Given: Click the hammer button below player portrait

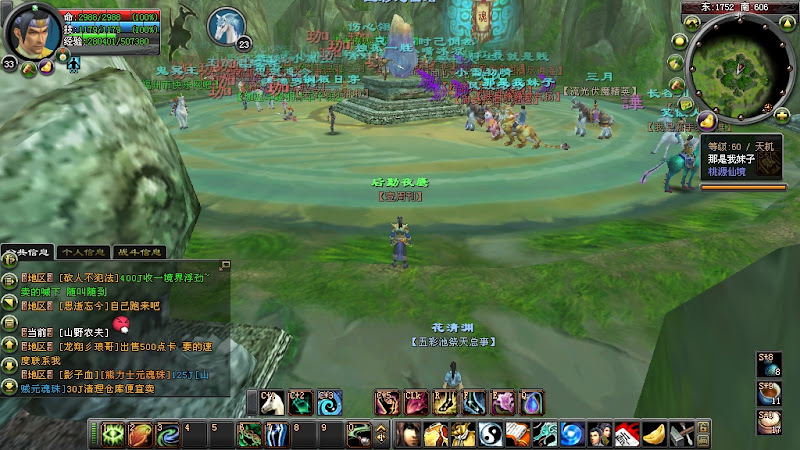Looking at the screenshot, I should (x=28, y=69).
